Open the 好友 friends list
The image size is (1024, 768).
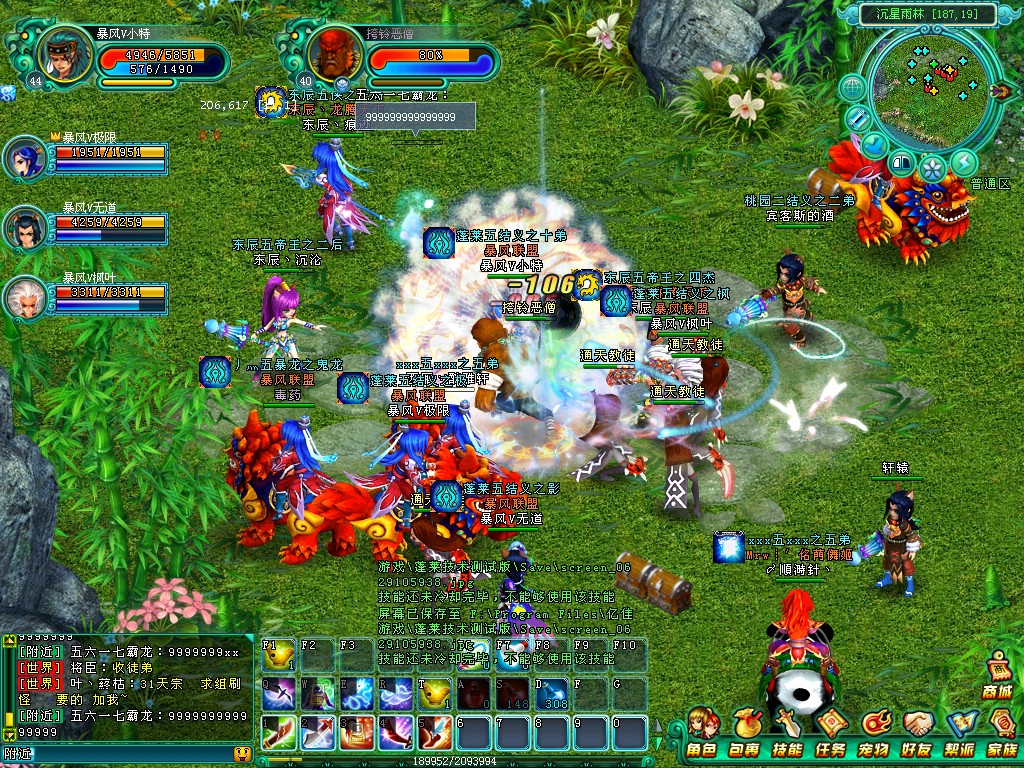coord(917,733)
